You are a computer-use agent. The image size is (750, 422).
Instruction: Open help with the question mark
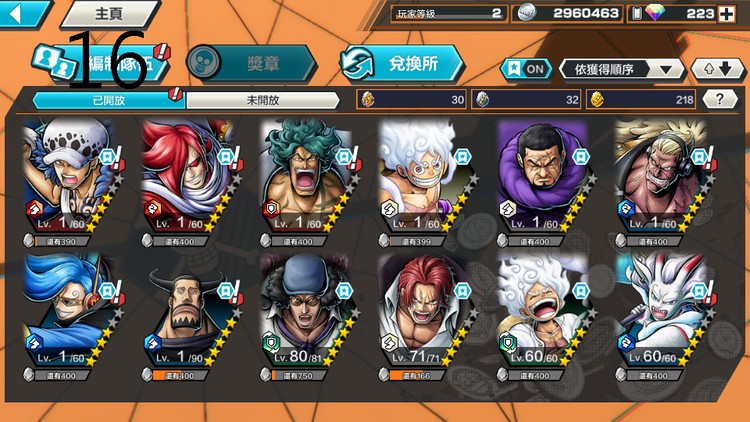(720, 99)
